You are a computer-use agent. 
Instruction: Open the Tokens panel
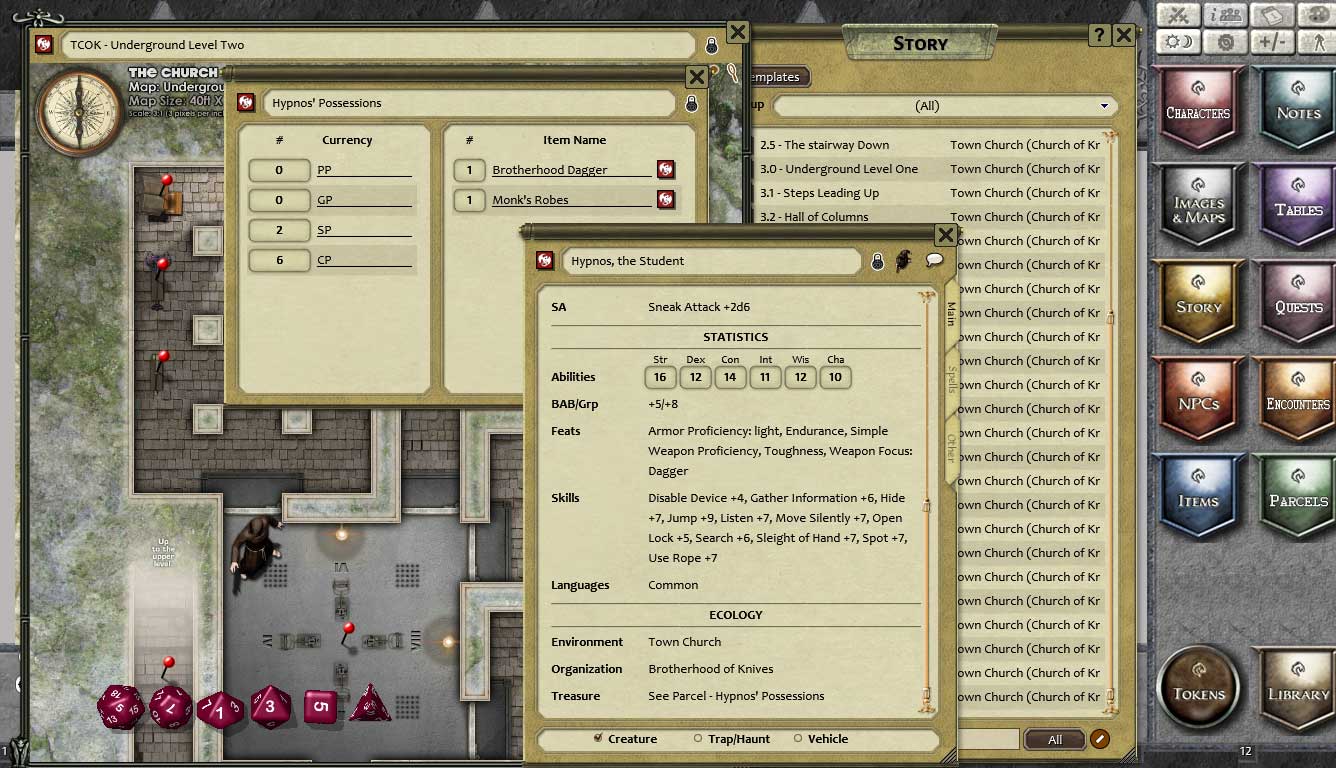pyautogui.click(x=1198, y=692)
